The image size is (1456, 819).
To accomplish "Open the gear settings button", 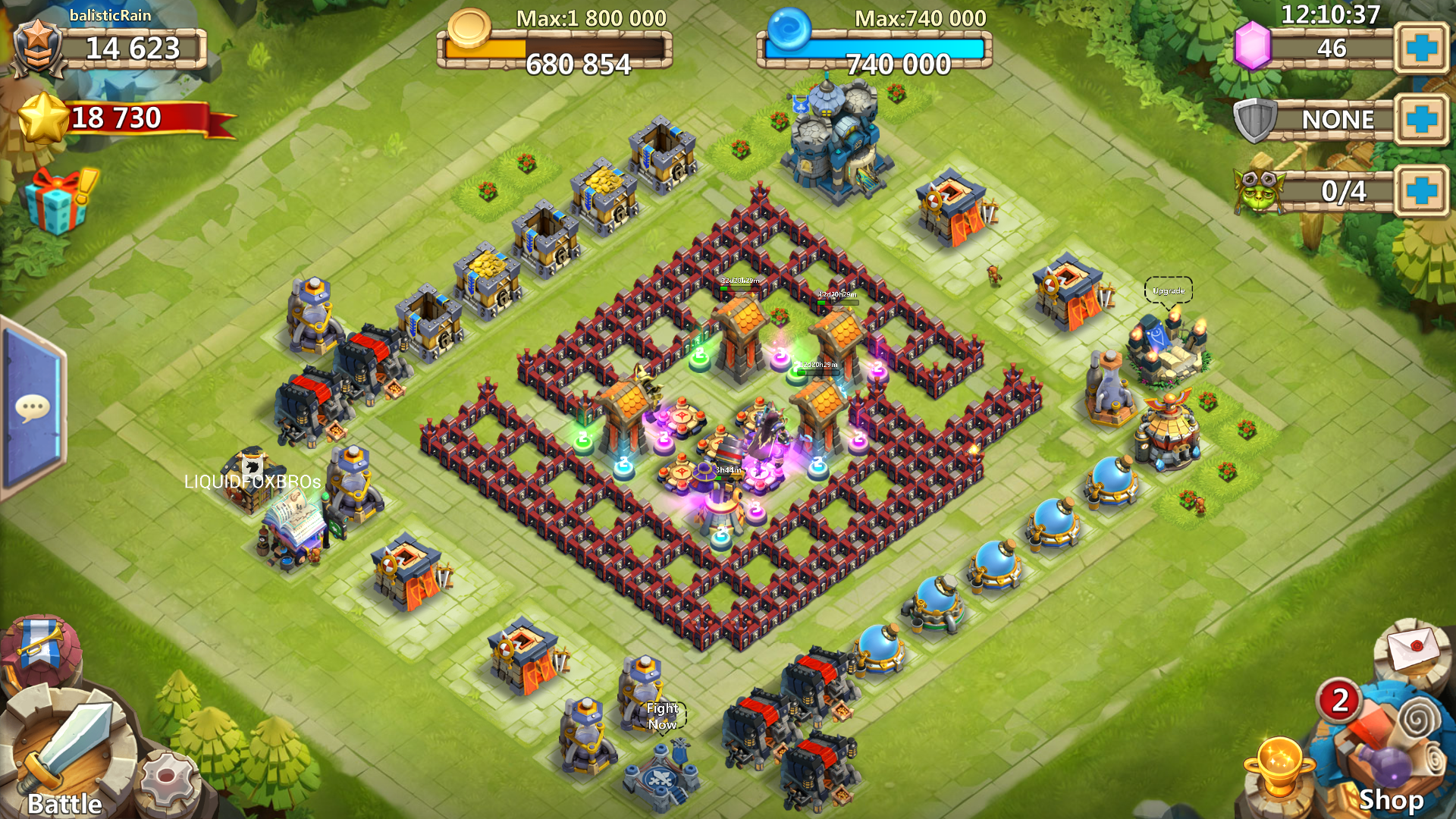I will tap(168, 781).
